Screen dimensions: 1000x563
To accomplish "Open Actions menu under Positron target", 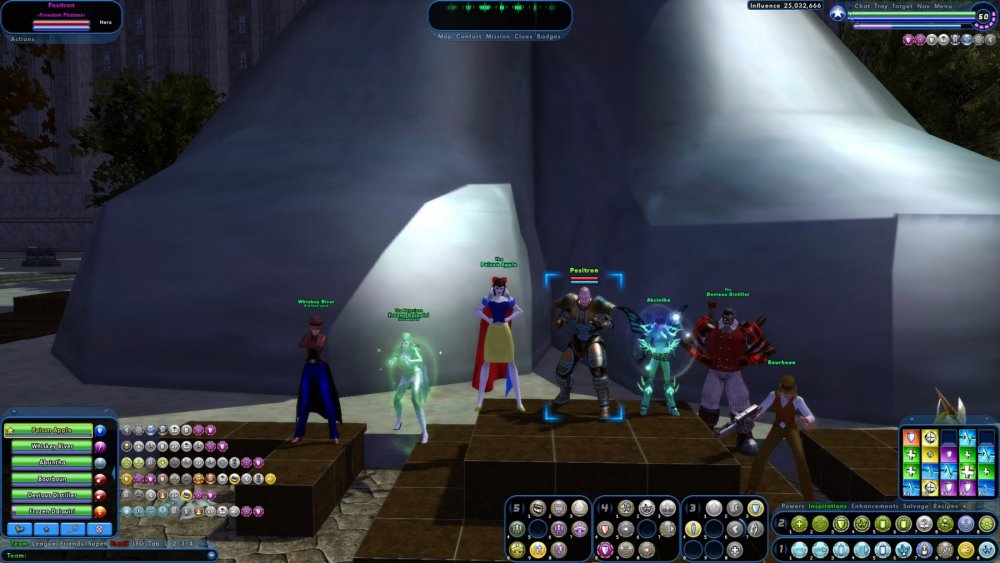I will (x=22, y=39).
